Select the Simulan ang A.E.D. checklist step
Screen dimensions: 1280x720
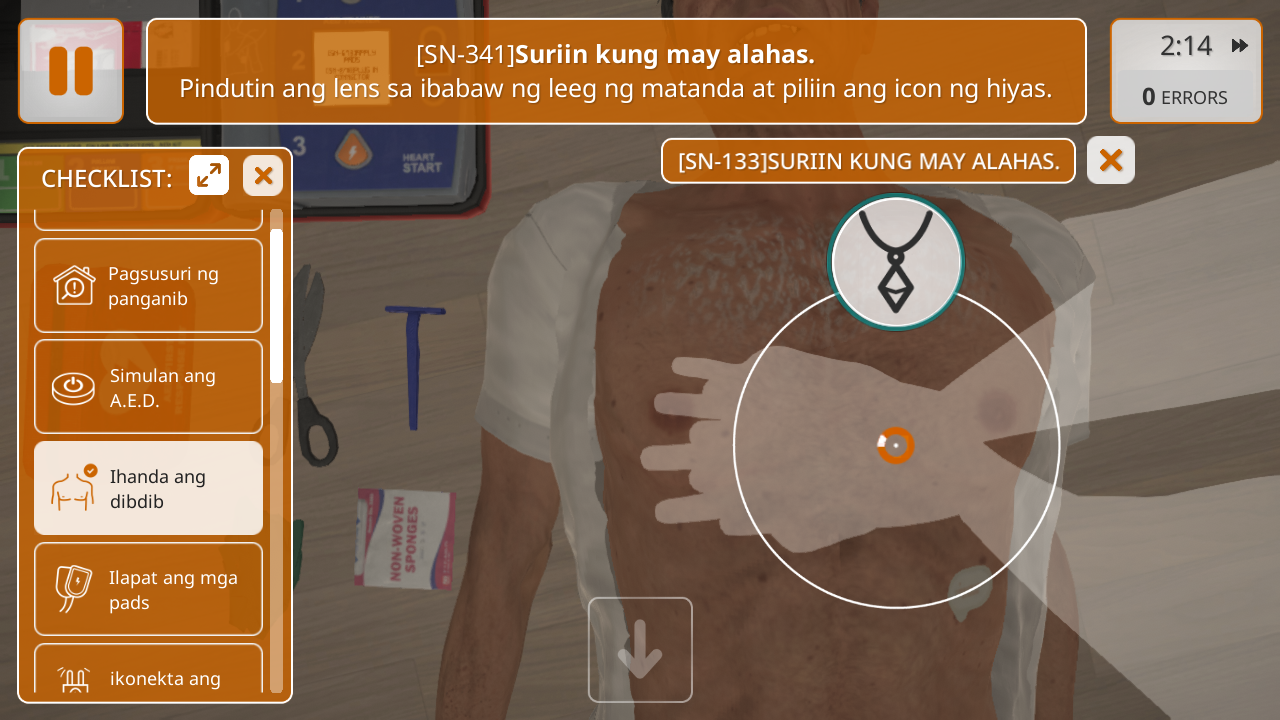pyautogui.click(x=148, y=387)
